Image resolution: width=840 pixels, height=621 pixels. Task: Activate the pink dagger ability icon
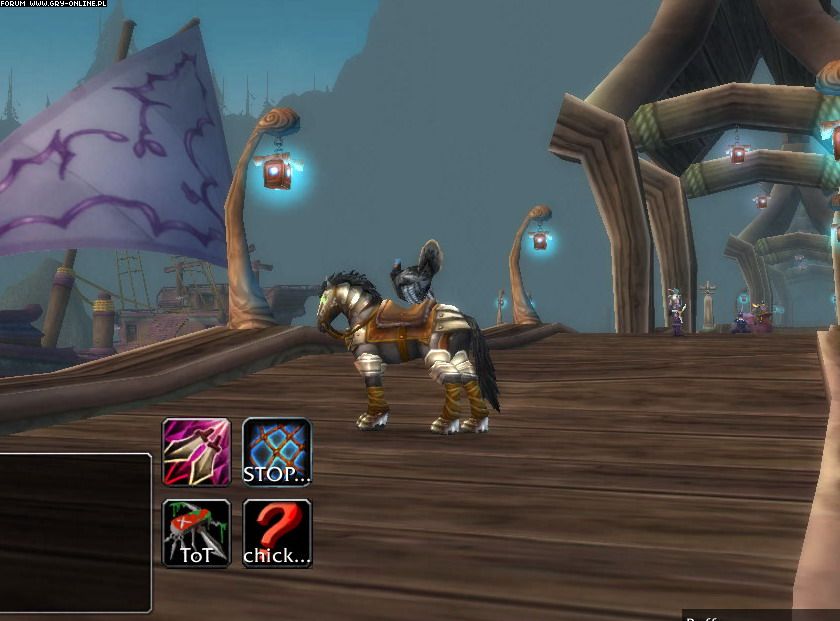[196, 452]
